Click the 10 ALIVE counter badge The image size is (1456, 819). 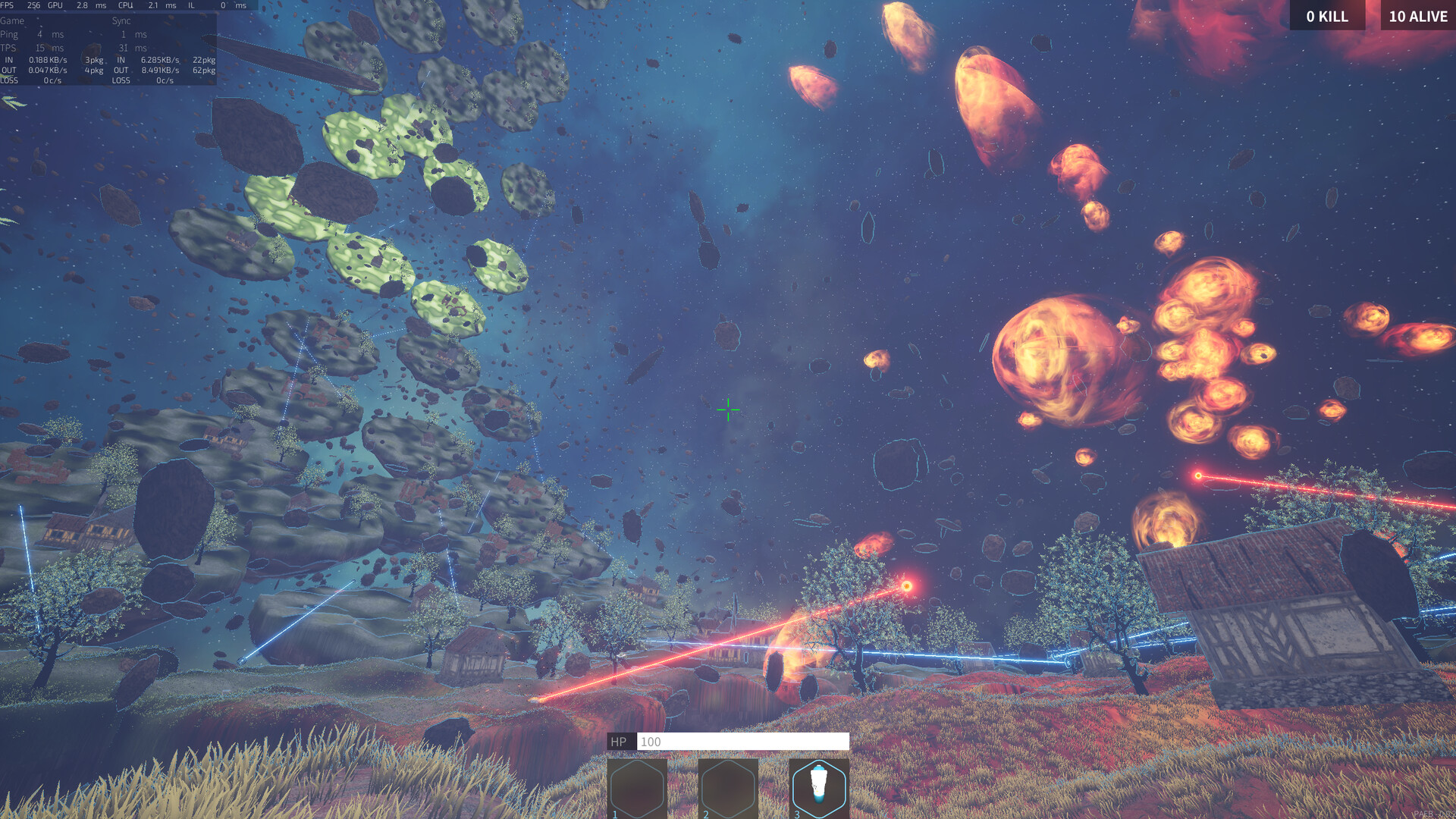pos(1417,16)
